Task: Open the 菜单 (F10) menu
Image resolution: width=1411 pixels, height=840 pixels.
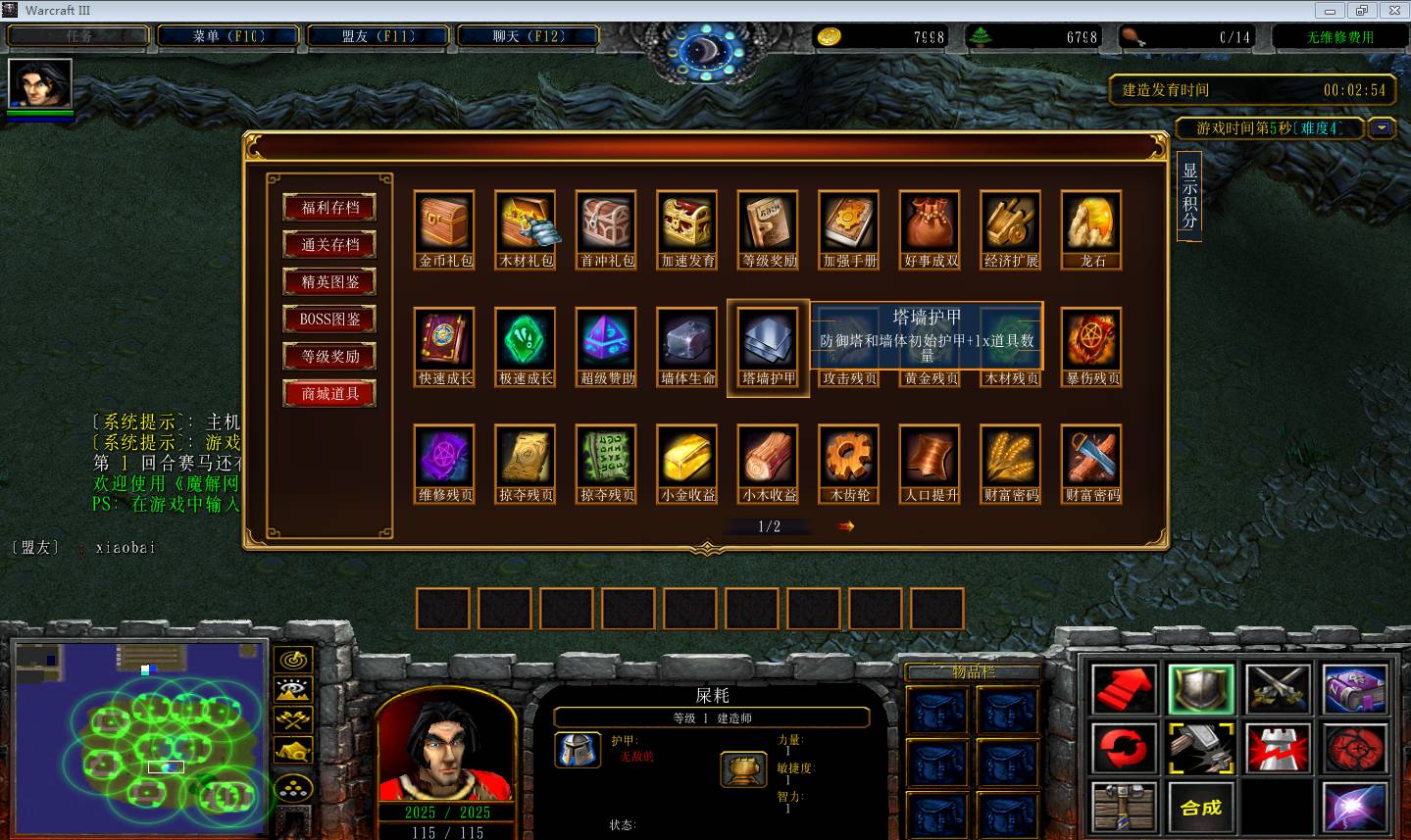Action: [x=228, y=36]
